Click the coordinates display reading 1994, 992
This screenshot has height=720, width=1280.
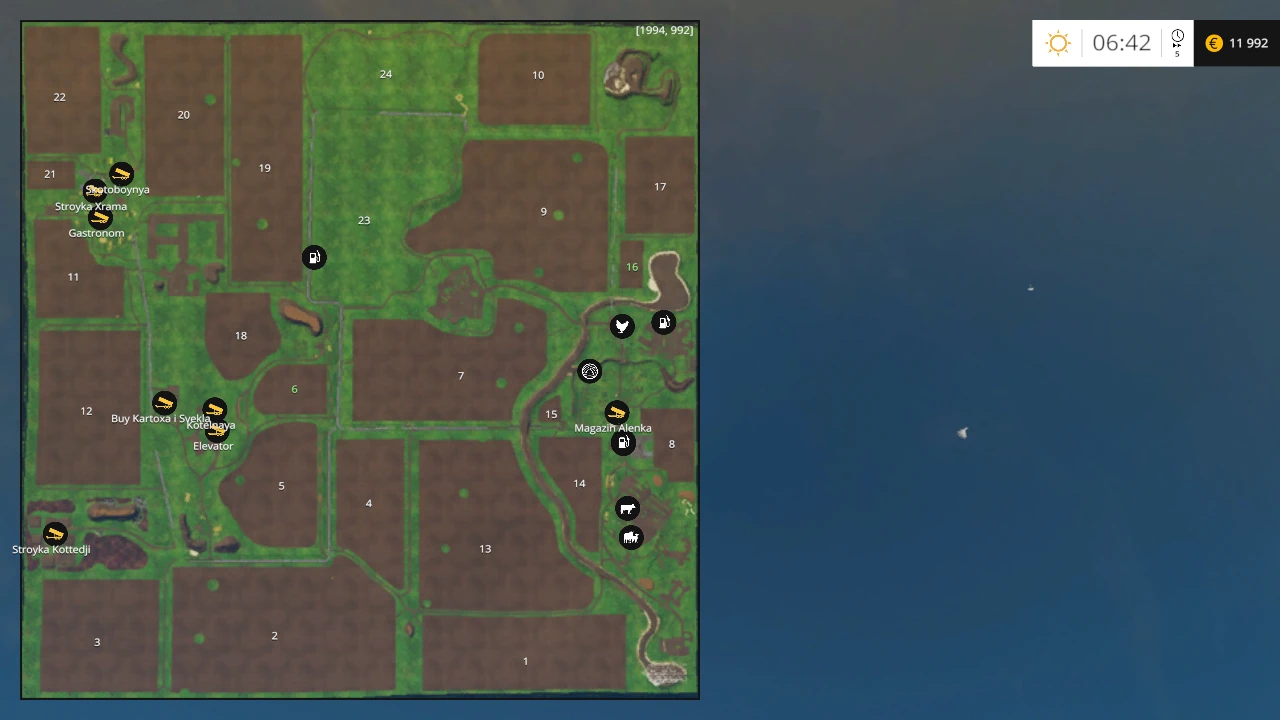[665, 30]
